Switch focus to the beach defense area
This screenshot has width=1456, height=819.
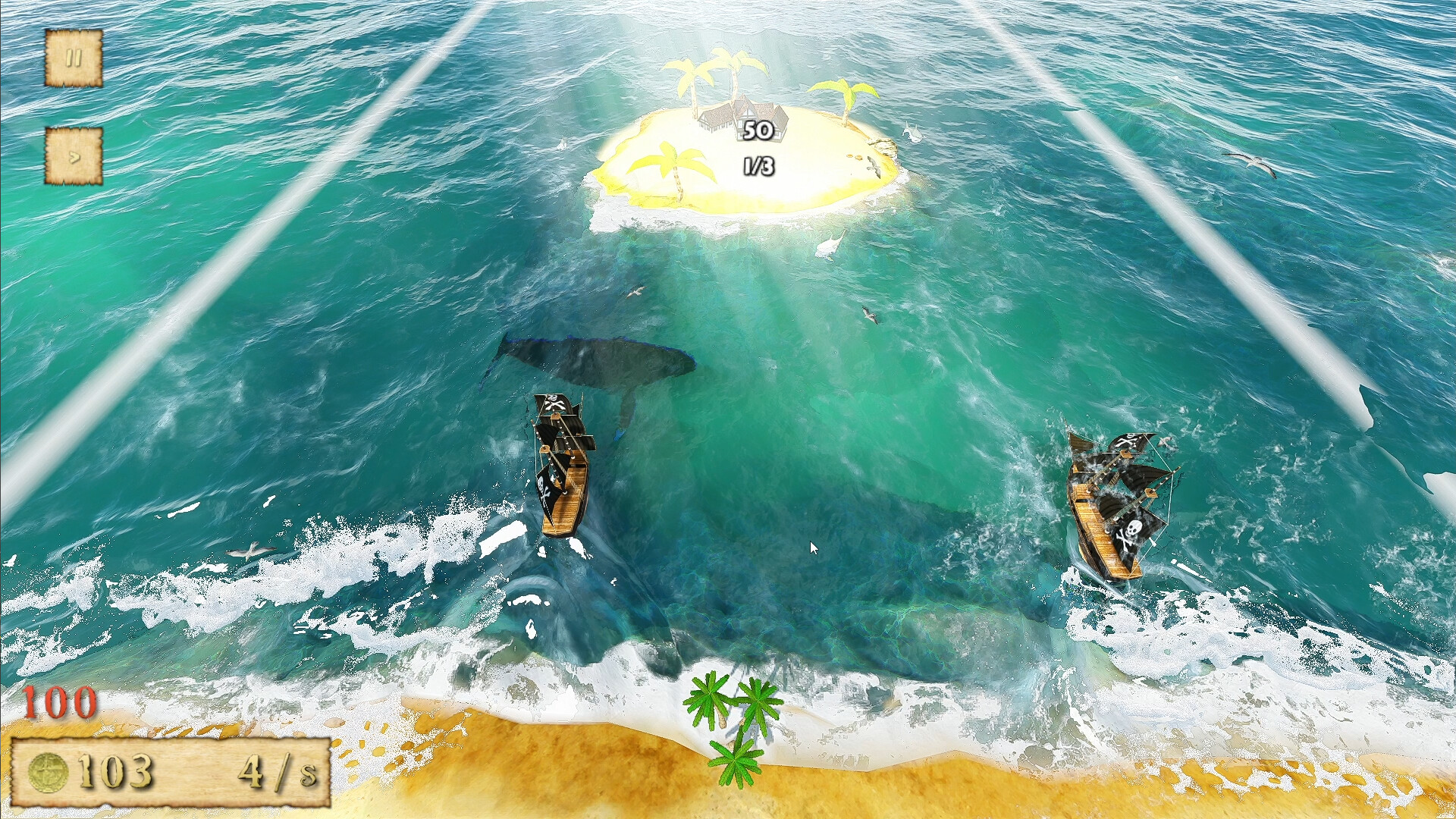(x=728, y=758)
